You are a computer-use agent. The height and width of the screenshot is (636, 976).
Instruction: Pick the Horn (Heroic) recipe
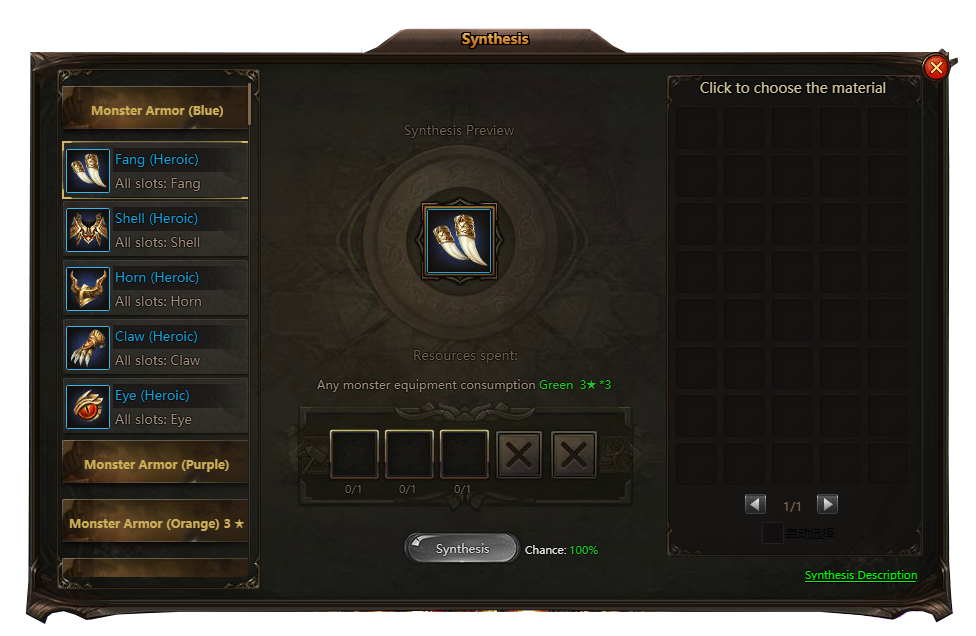coord(156,289)
